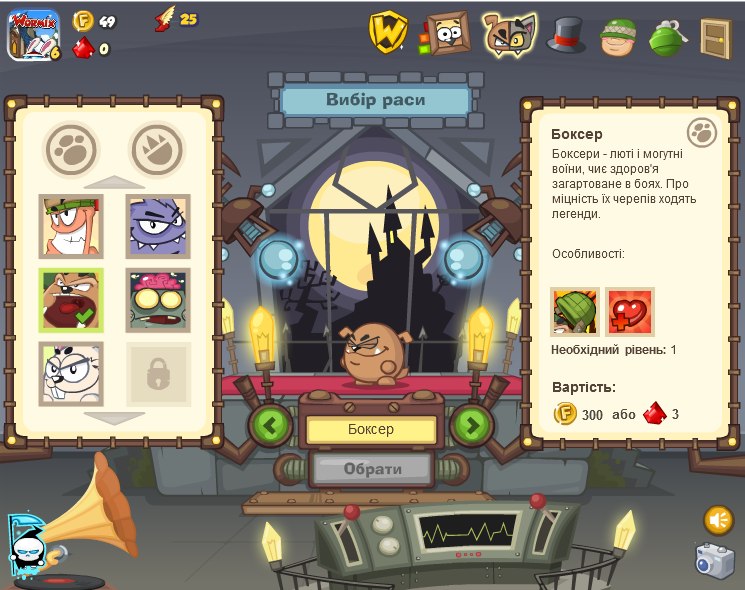
Task: Open the soldier with green helmet menu
Action: pos(618,37)
